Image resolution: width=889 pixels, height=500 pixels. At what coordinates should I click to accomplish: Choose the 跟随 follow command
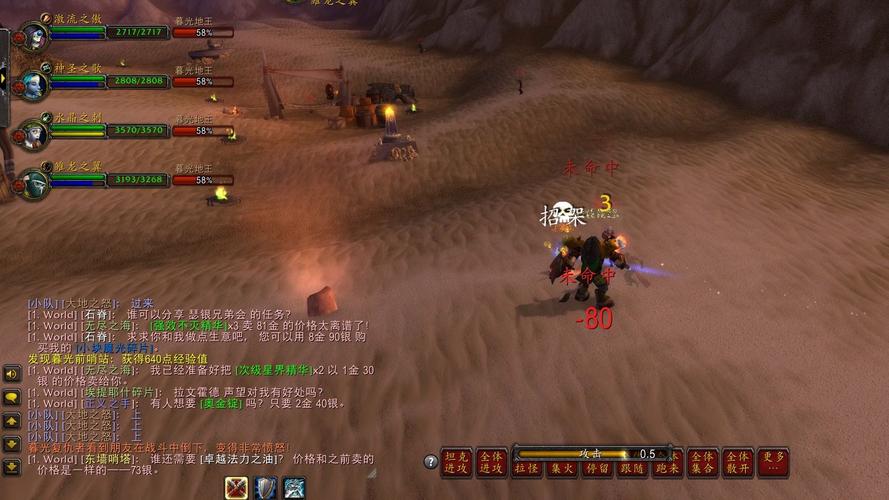632,468
